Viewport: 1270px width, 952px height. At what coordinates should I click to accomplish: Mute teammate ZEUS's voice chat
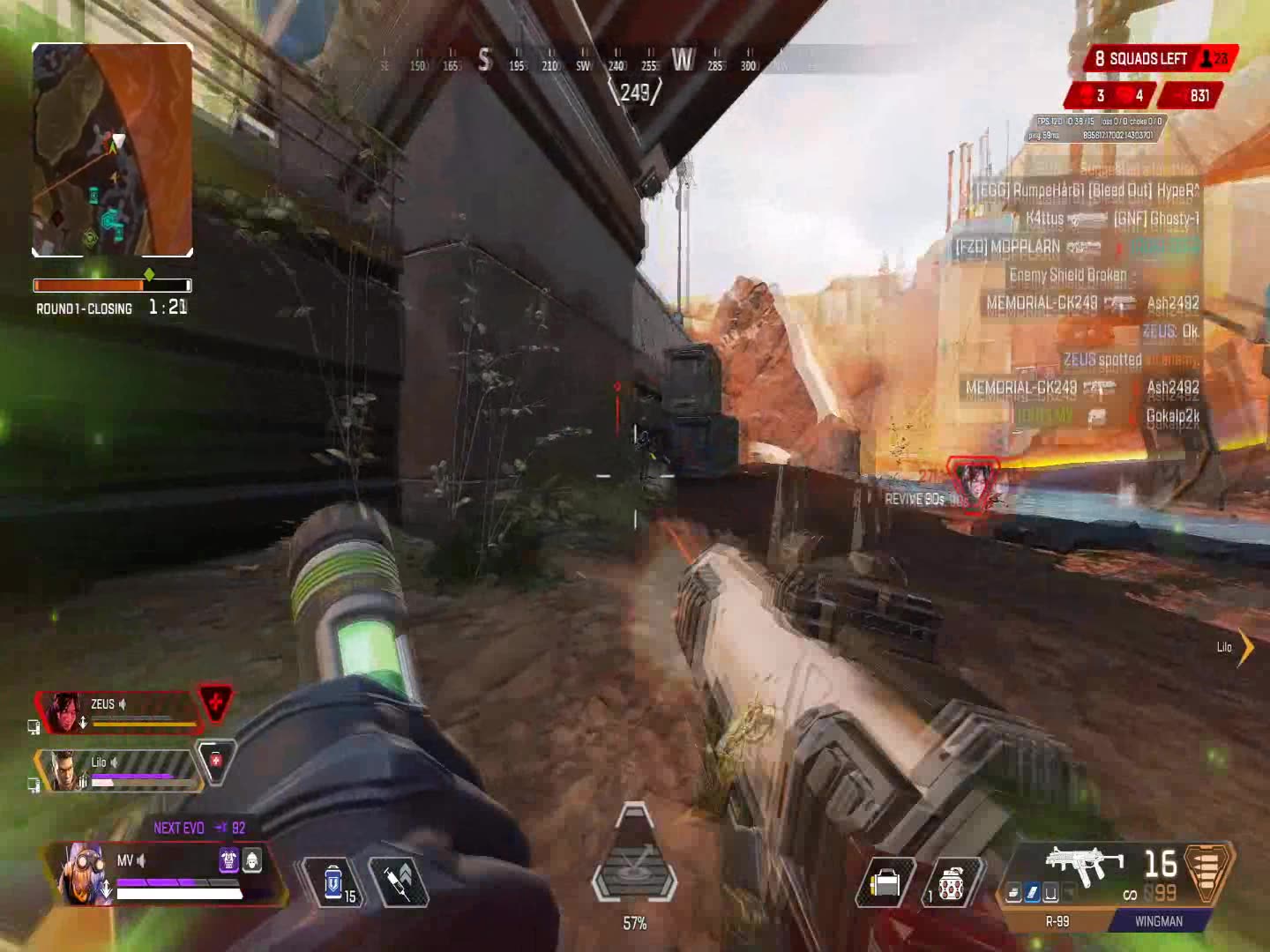coord(122,704)
